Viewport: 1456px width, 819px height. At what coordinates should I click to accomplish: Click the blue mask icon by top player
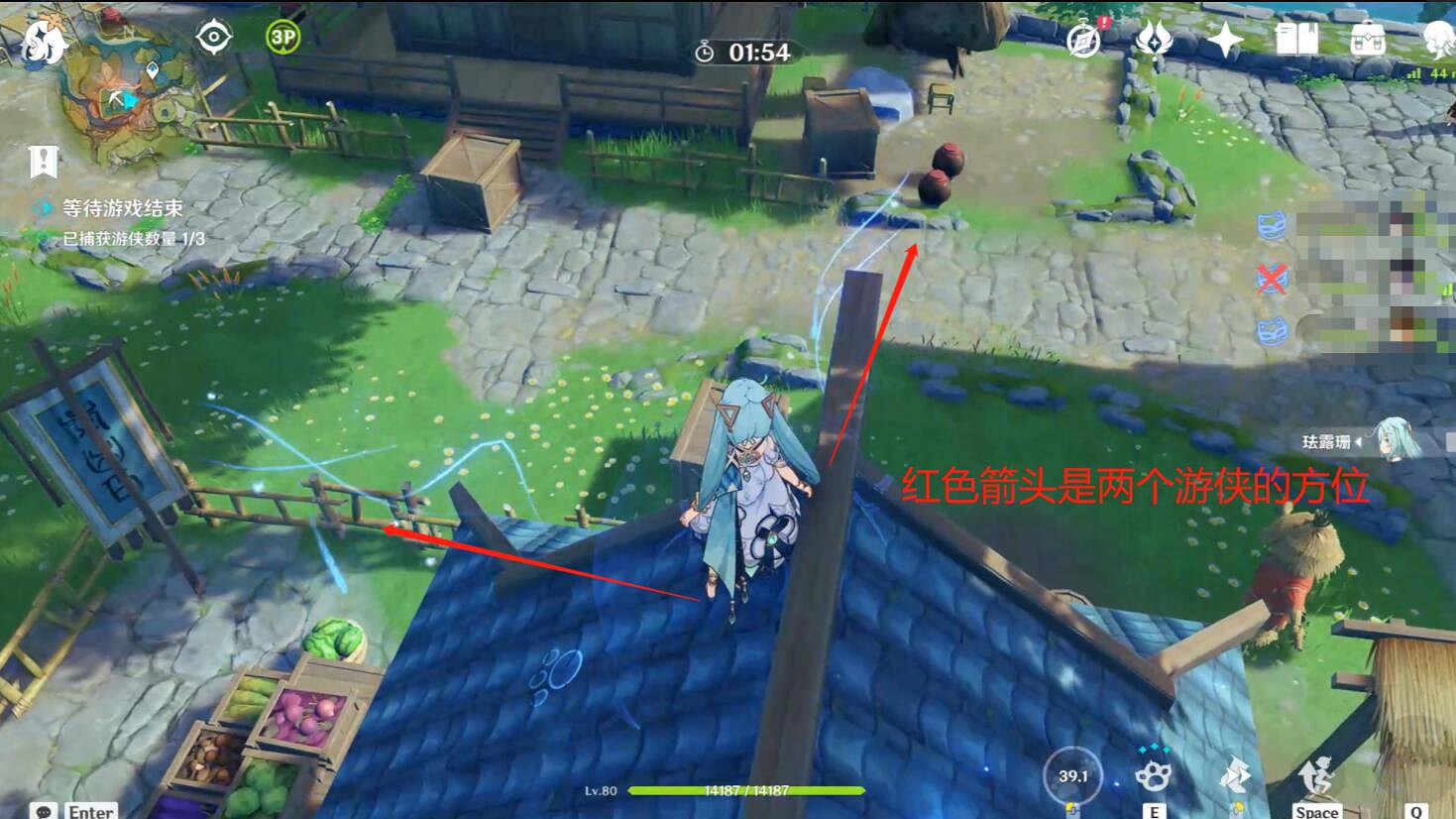(1272, 227)
